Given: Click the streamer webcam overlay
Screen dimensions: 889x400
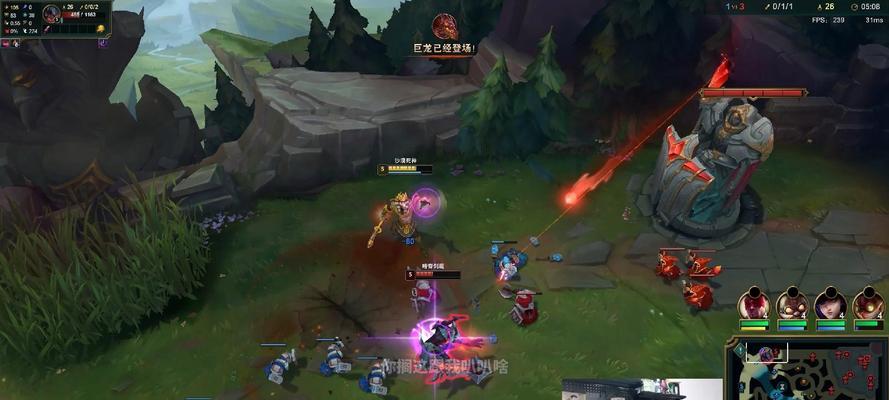Looking at the screenshot, I should click(641, 389).
